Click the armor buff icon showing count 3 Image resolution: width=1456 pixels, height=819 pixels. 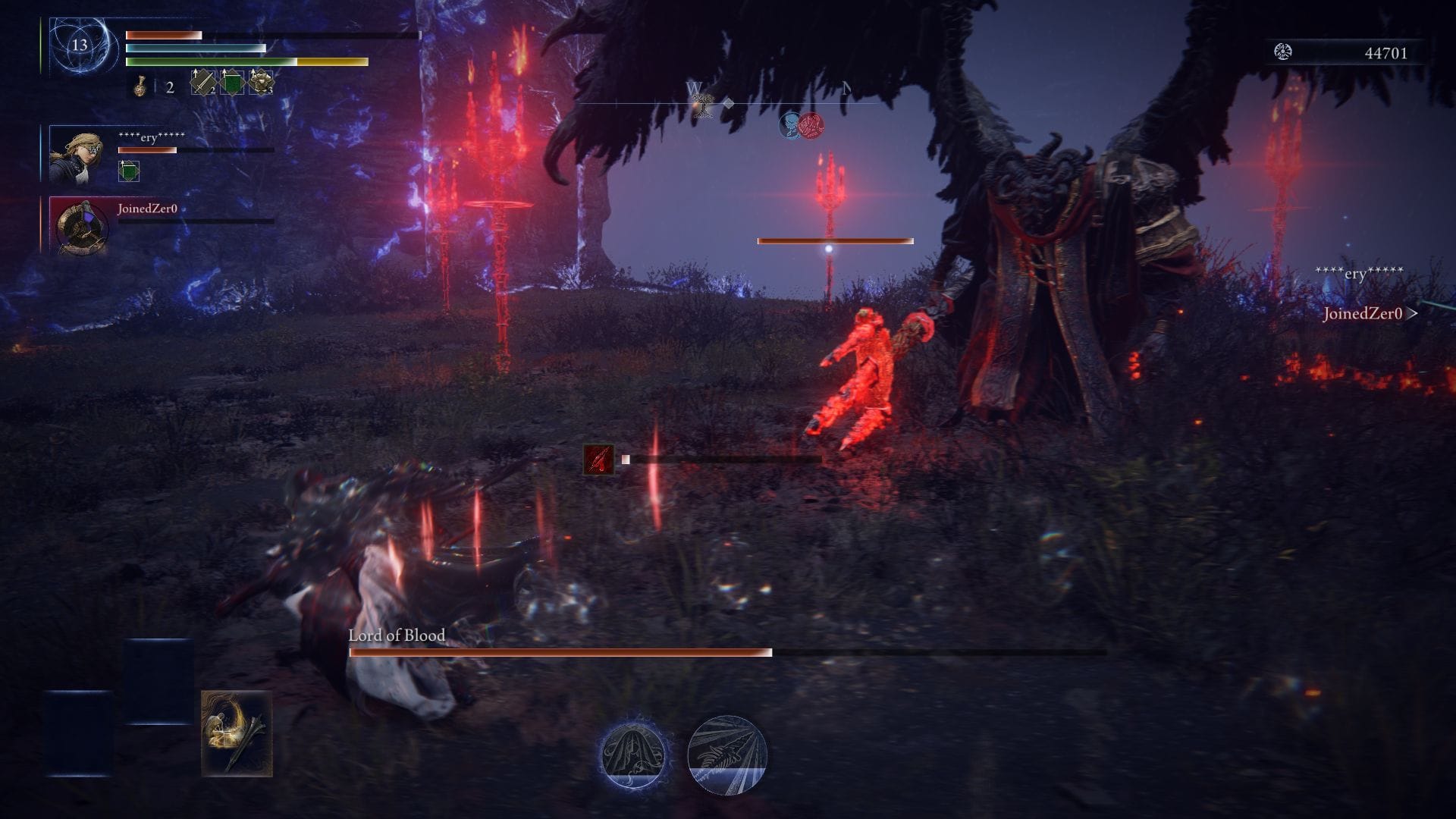pyautogui.click(x=262, y=83)
